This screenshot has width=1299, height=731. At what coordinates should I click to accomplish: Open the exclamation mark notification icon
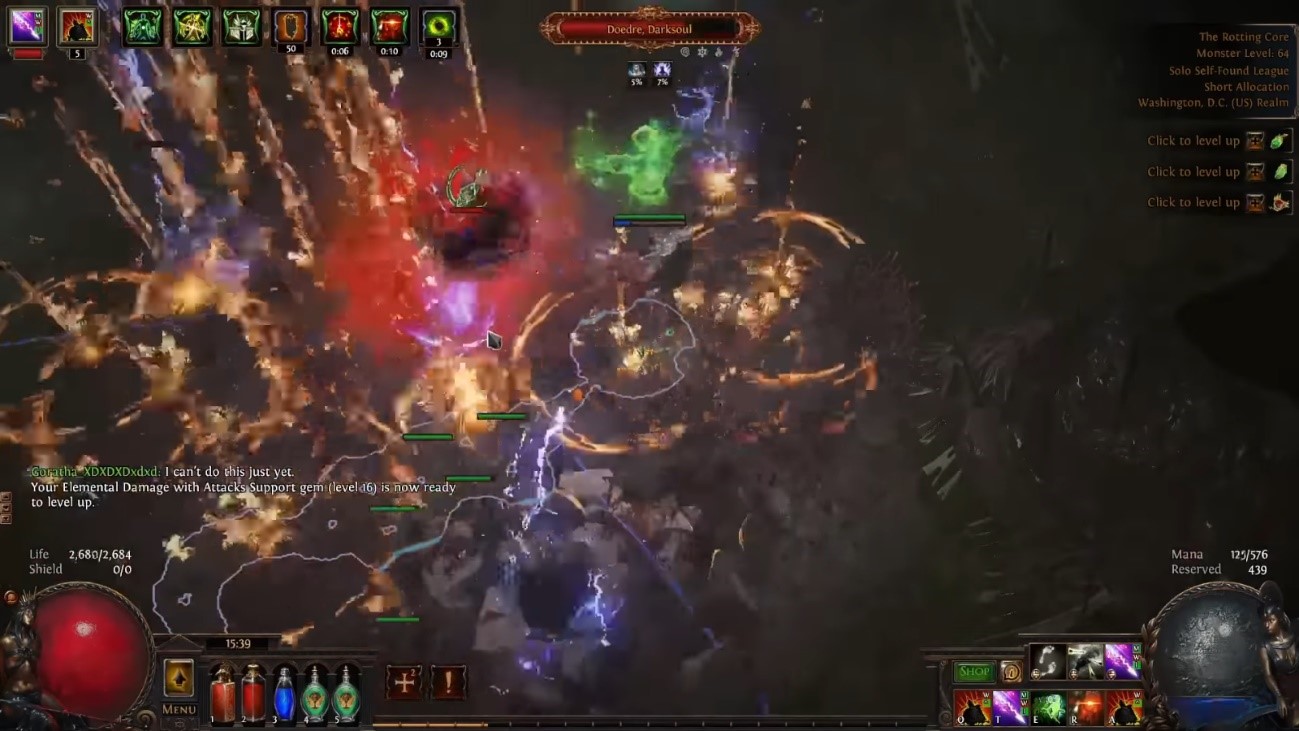[448, 683]
